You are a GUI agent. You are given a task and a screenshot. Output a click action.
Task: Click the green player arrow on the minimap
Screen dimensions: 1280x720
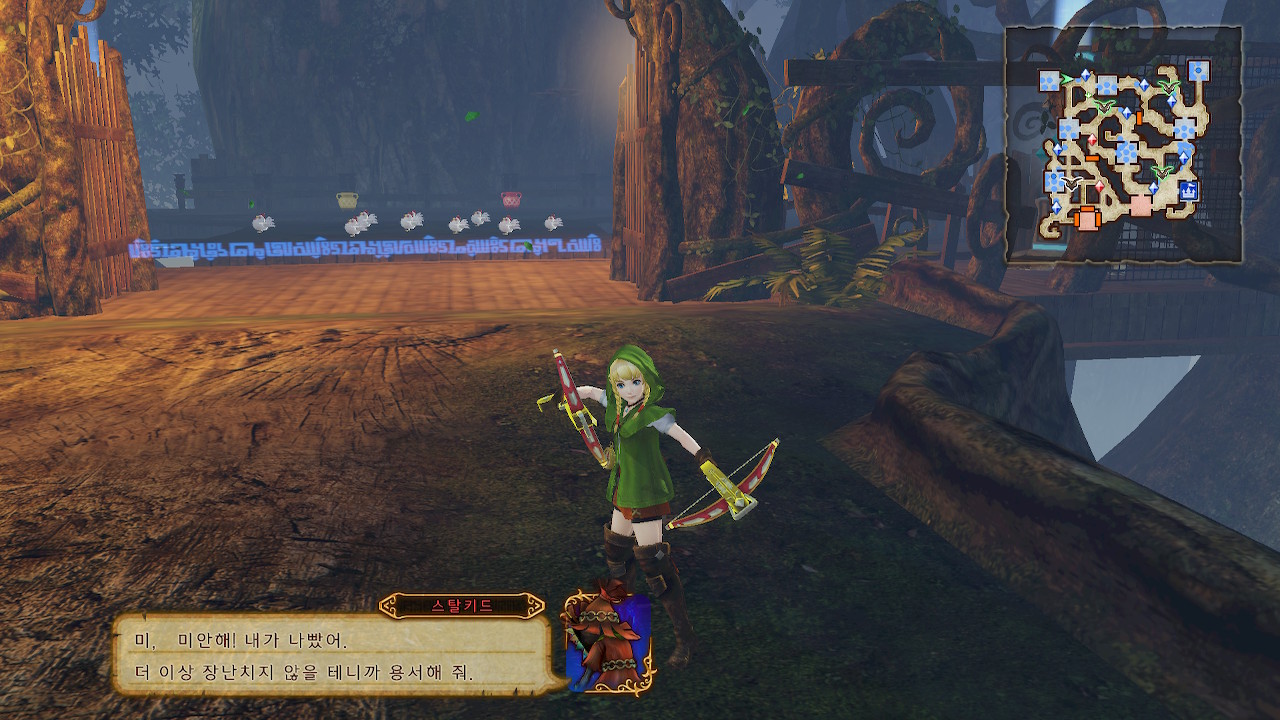point(1068,78)
